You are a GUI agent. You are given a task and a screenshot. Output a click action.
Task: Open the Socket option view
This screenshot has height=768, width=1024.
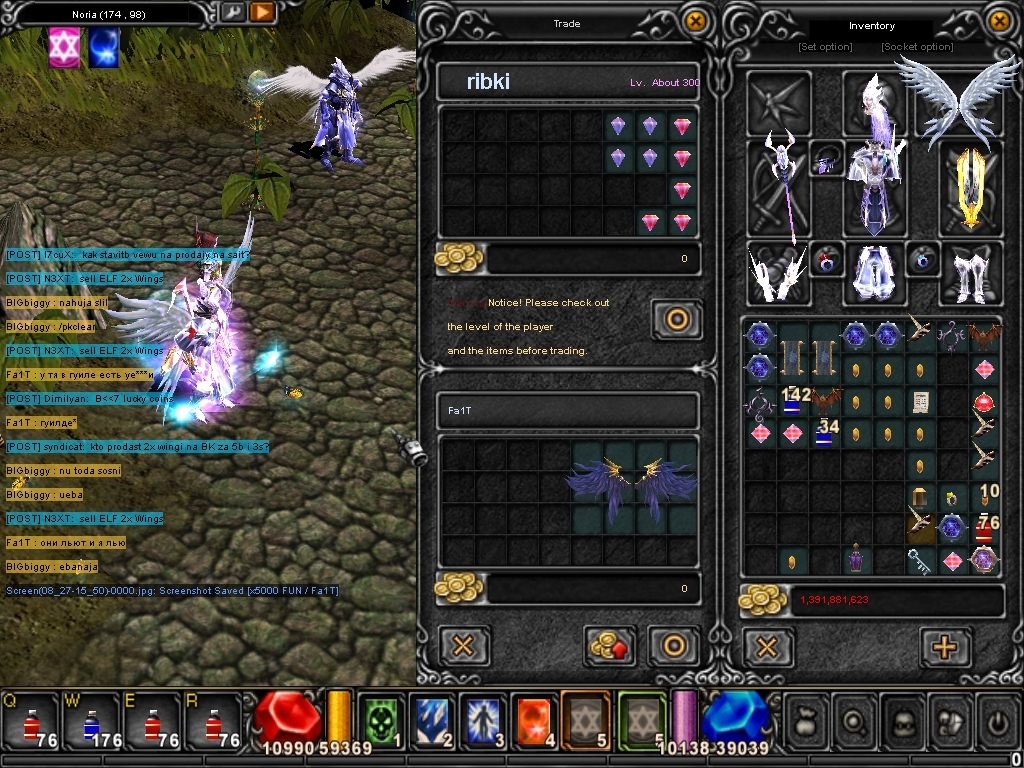click(x=917, y=47)
